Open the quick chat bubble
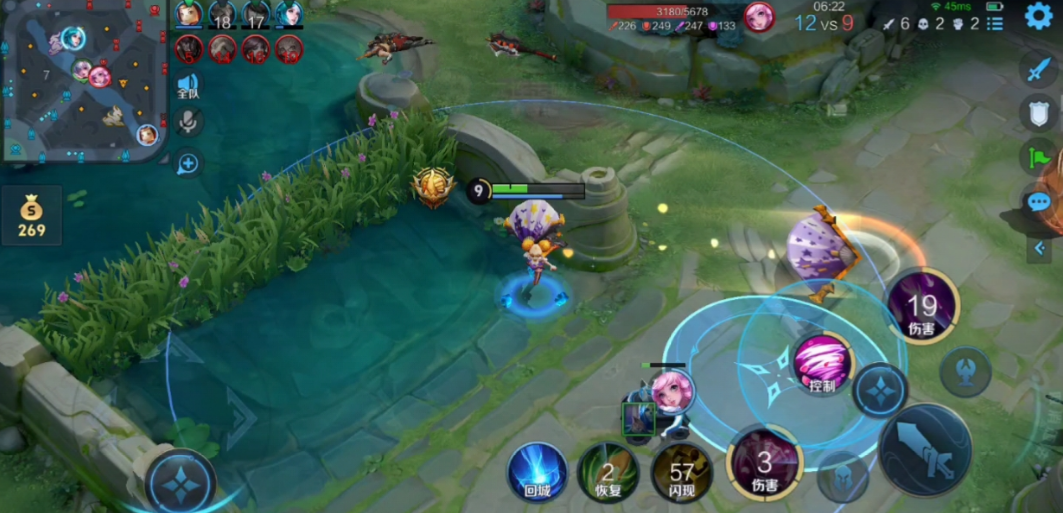Image resolution: width=1063 pixels, height=513 pixels. [x=1039, y=202]
